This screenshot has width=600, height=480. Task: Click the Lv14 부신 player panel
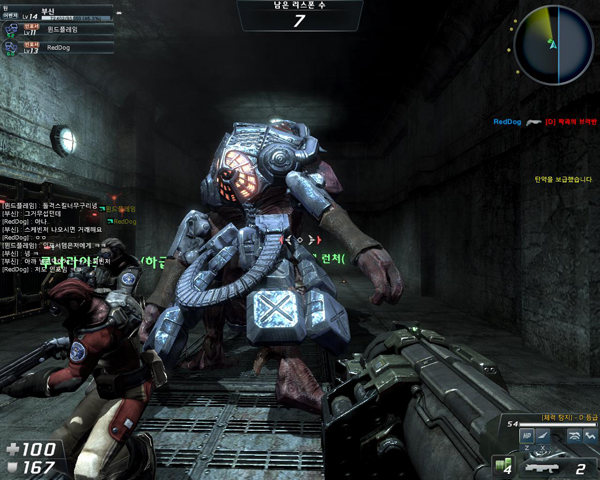(x=55, y=14)
